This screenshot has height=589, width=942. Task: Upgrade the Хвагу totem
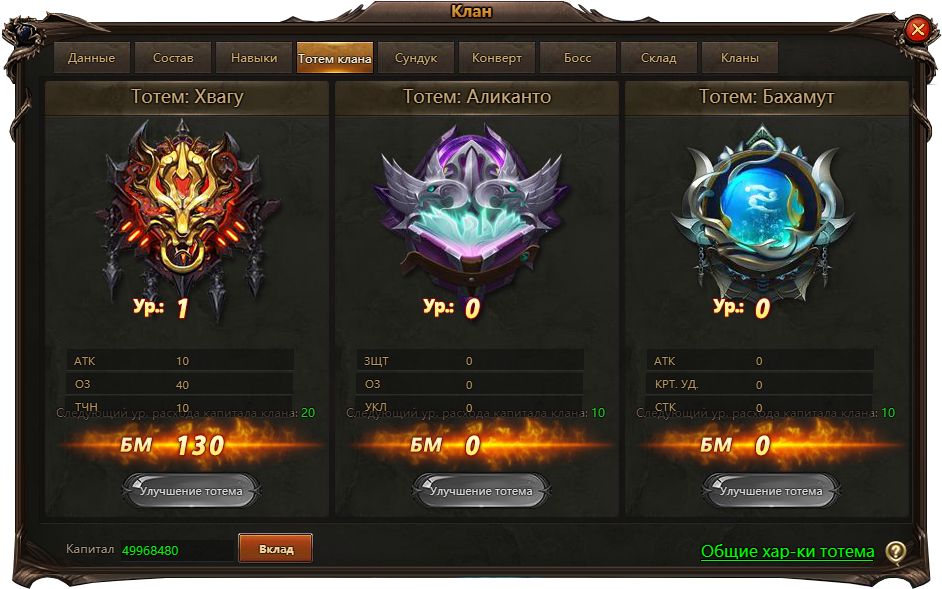[191, 491]
